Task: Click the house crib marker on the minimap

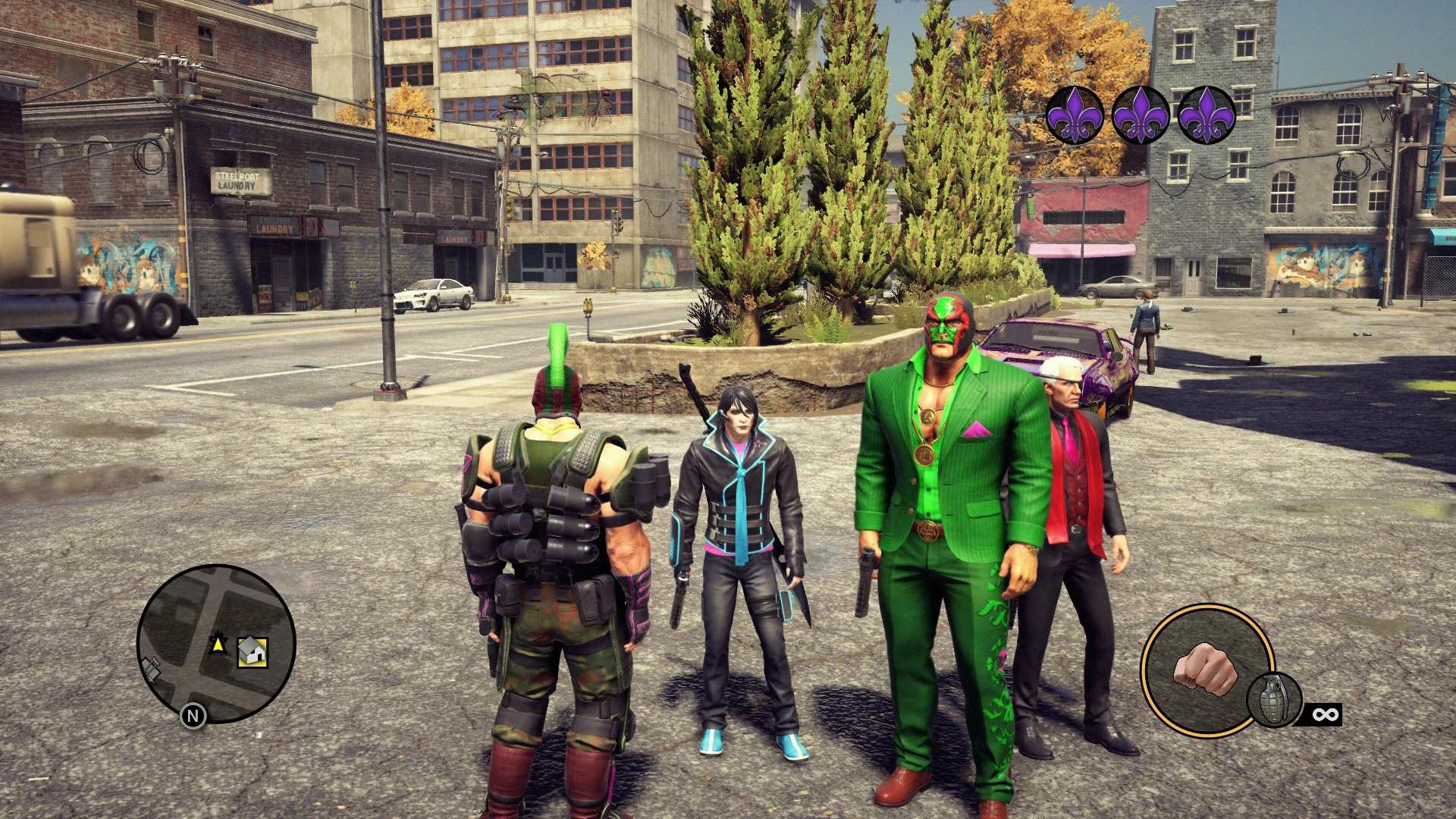Action: 253,652
